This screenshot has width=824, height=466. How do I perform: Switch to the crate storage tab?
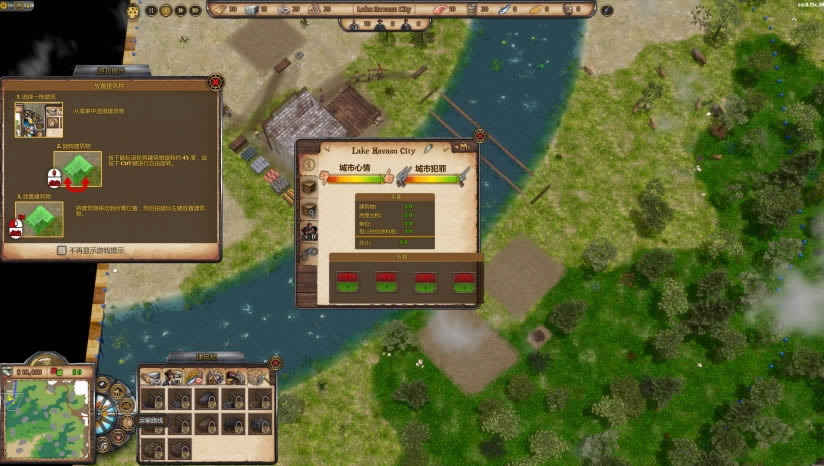click(x=308, y=186)
